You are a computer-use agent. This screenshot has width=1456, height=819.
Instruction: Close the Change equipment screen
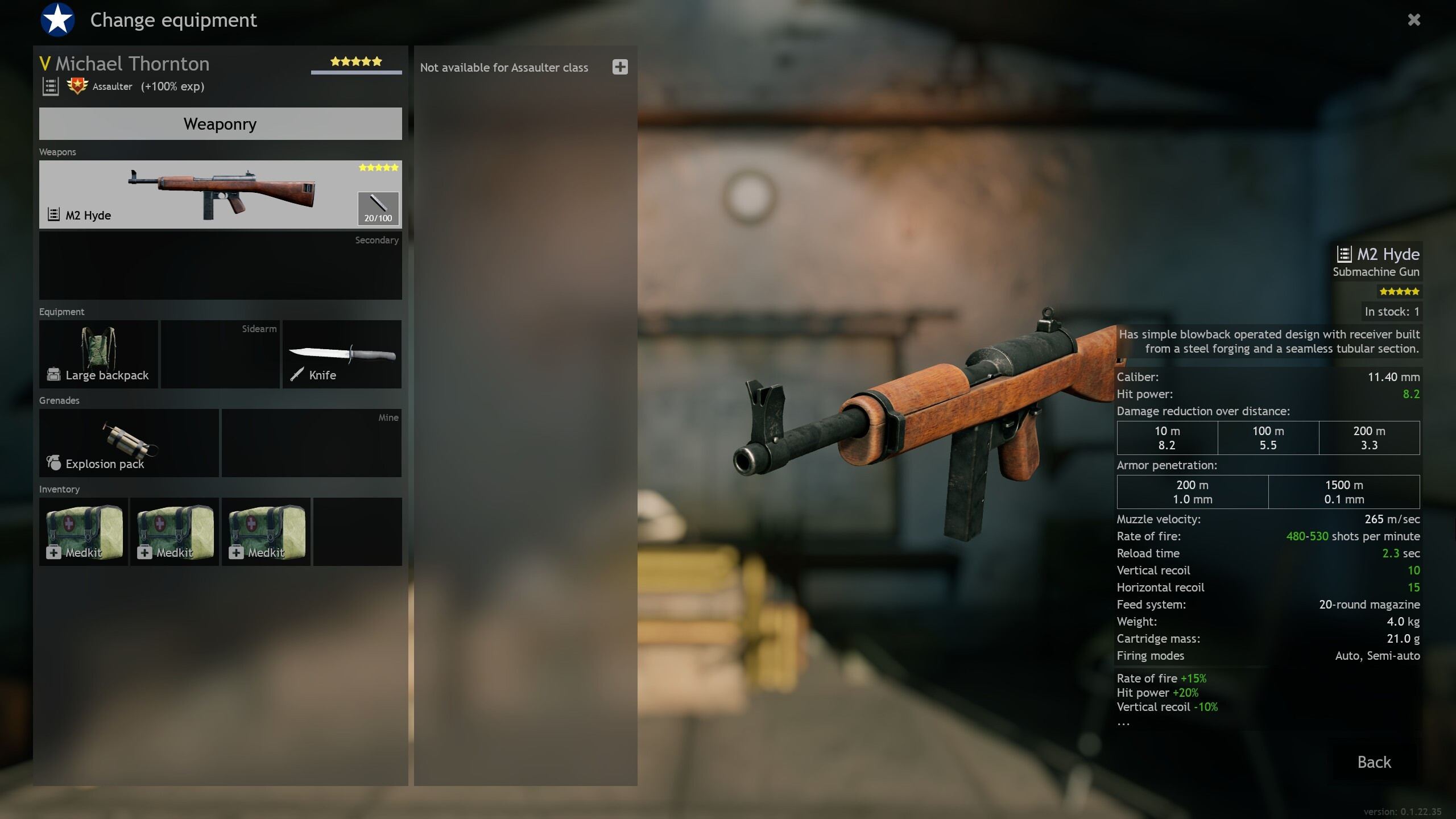pos(1414,20)
